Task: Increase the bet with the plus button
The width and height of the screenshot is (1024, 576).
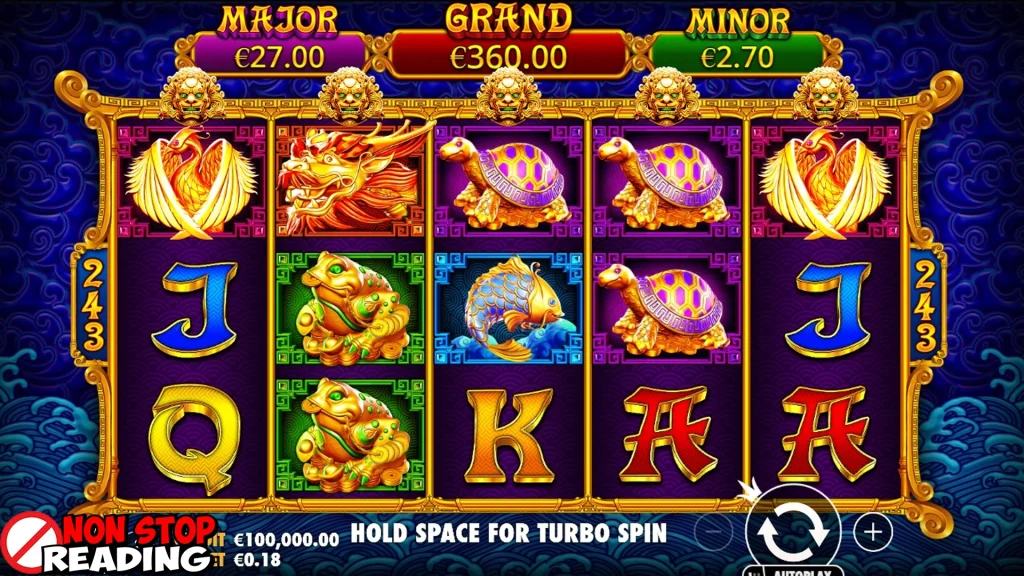Action: coord(874,530)
